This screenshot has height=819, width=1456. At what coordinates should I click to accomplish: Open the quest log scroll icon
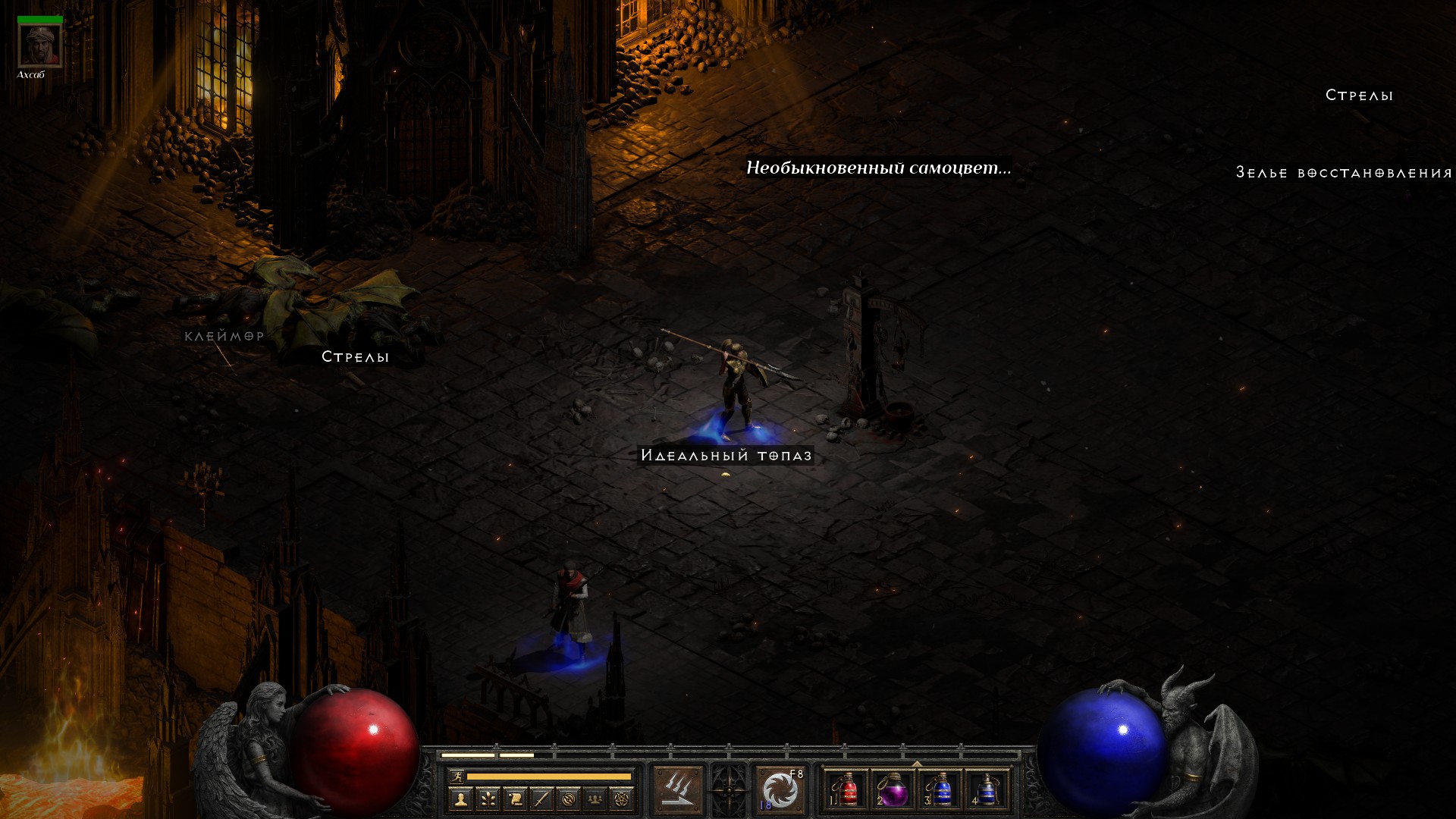pyautogui.click(x=514, y=799)
